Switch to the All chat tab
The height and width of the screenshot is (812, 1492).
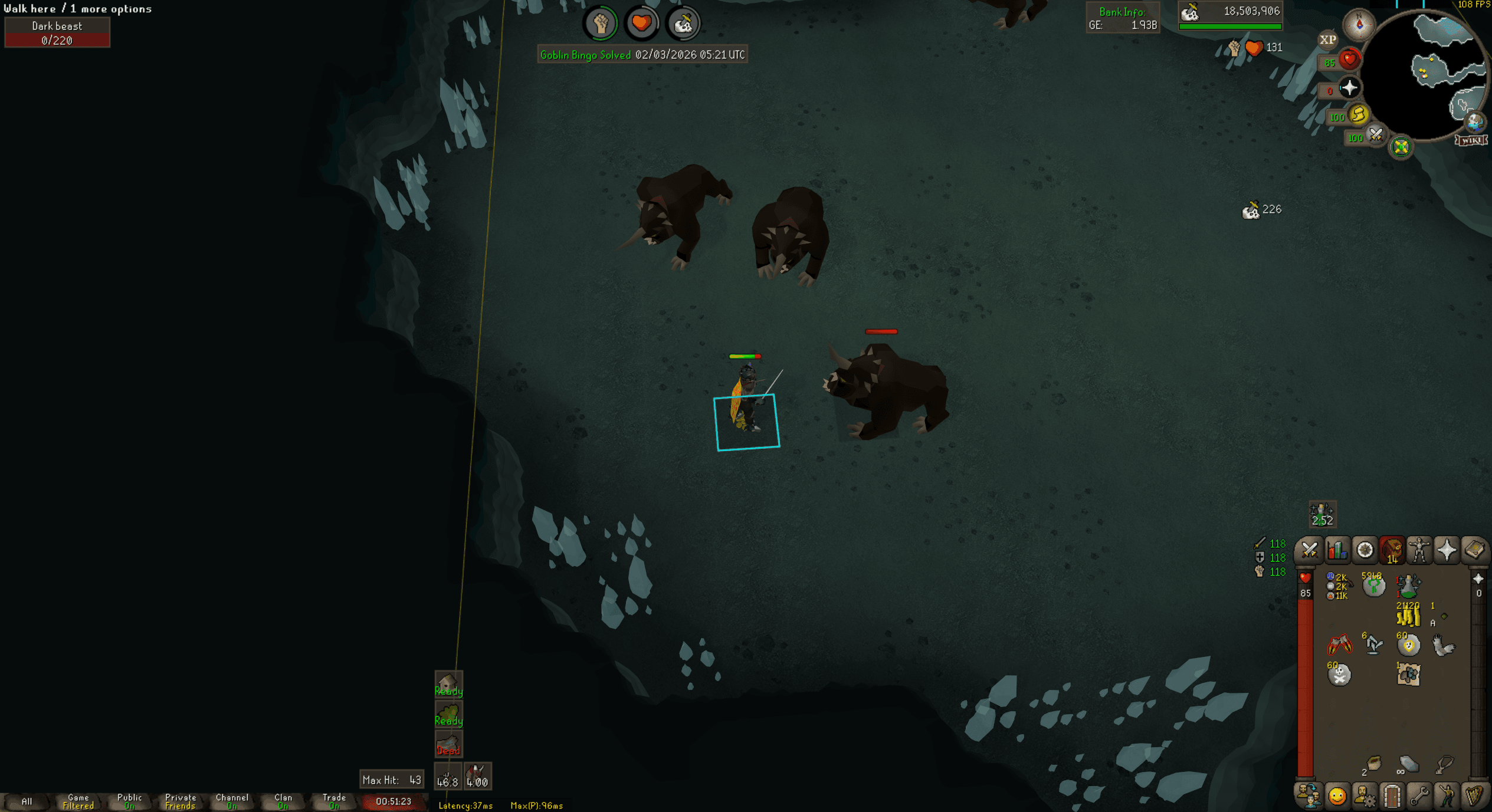coord(27,801)
